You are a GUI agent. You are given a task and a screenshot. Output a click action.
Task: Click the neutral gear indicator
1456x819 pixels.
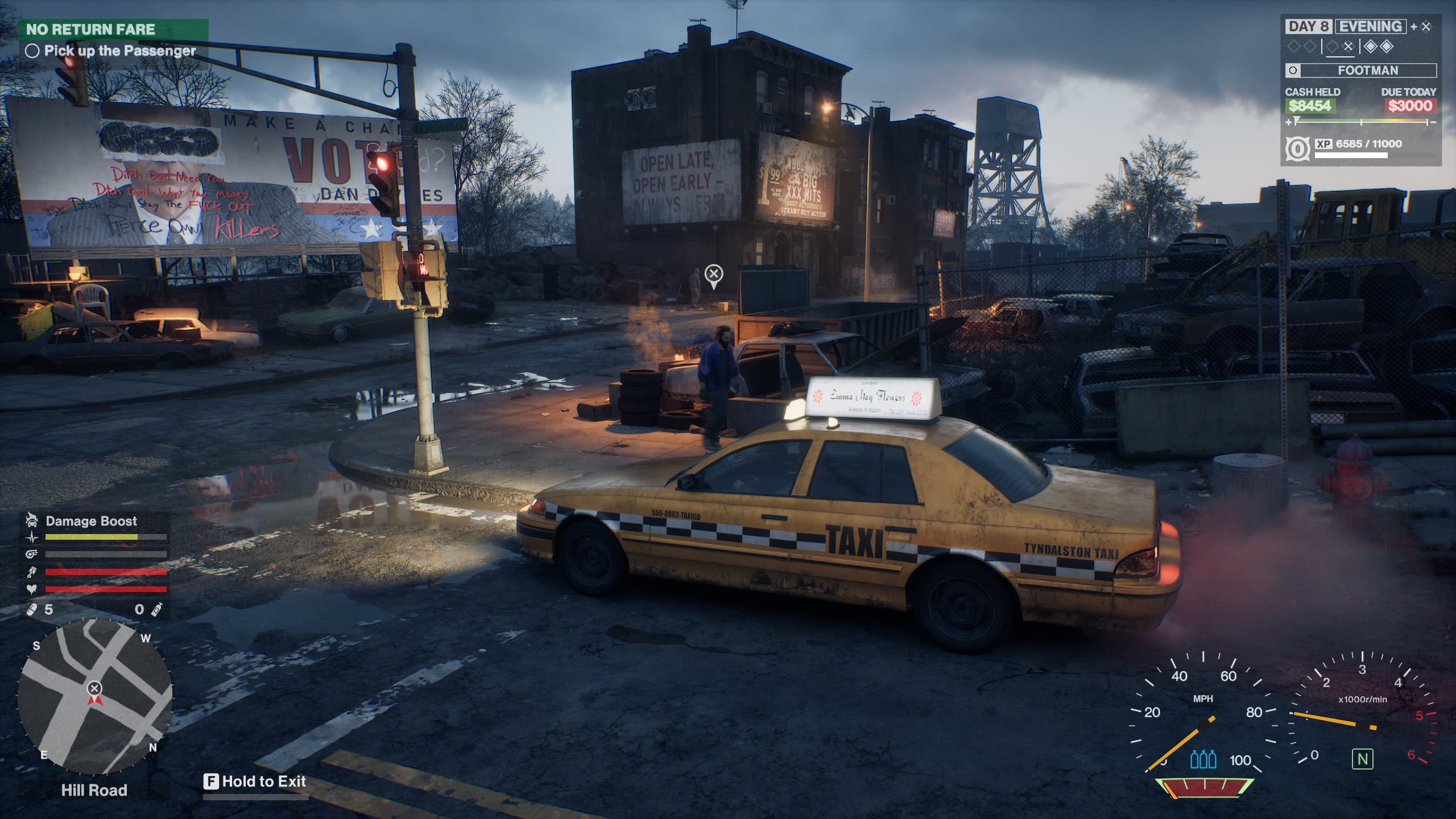[x=1362, y=759]
